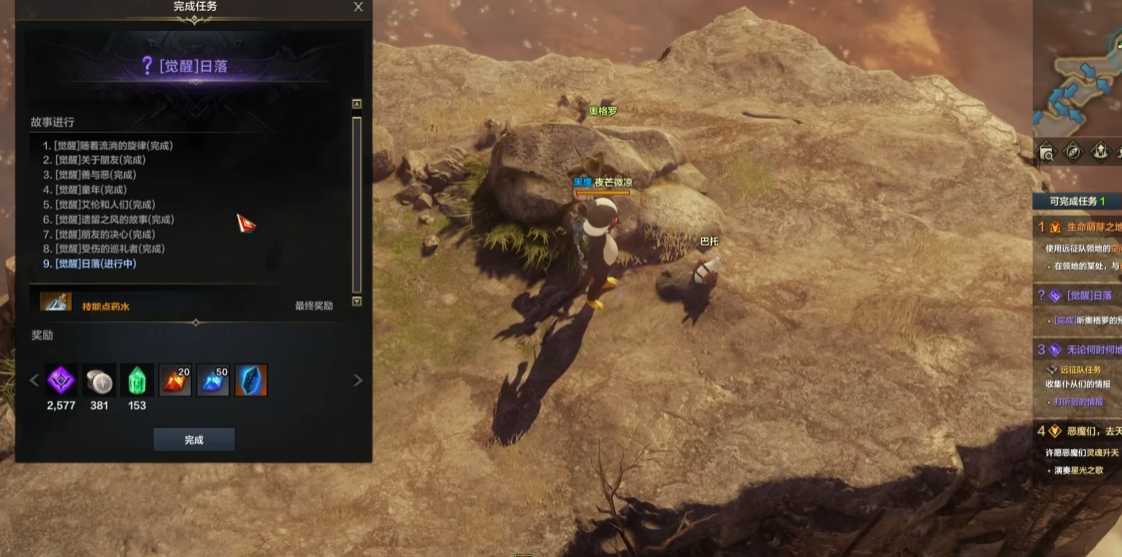Select tracked quest [觉醒]日落 in tracker
This screenshot has height=557, width=1122.
[x=1085, y=295]
